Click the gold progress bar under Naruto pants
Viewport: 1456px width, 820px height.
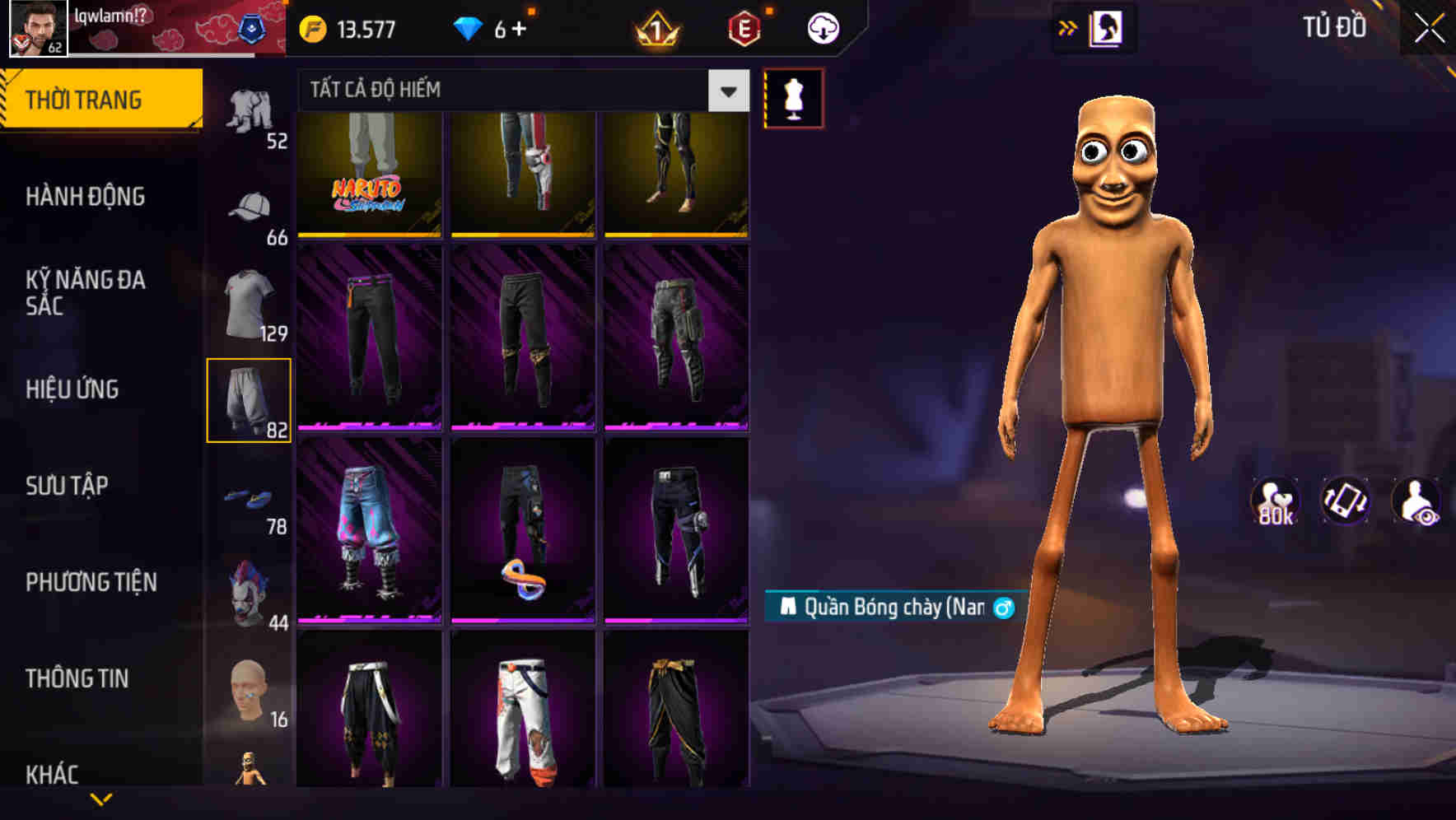[x=368, y=235]
